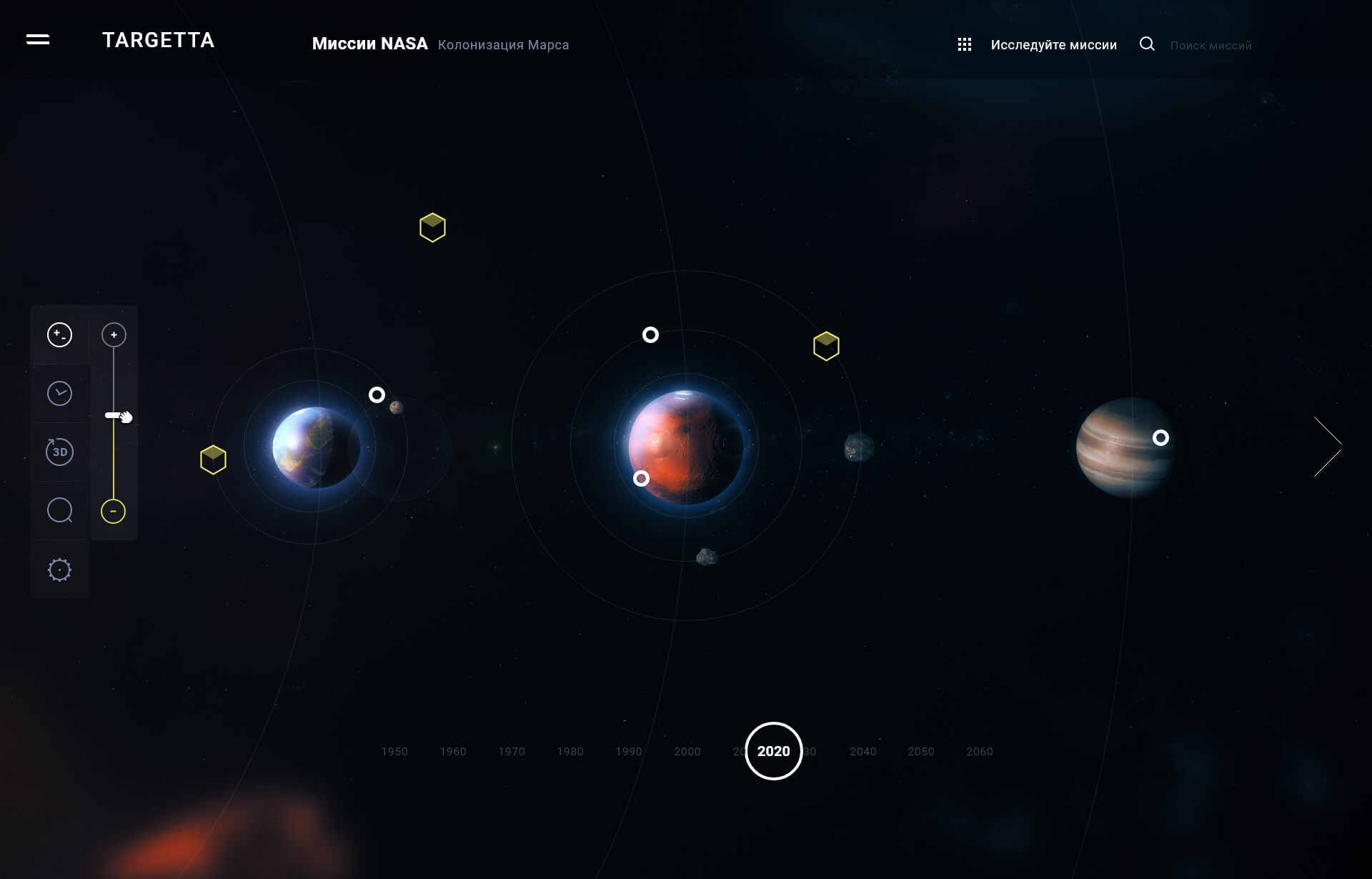Viewport: 1372px width, 879px height.
Task: Toggle the 3D view mode
Action: [x=59, y=452]
